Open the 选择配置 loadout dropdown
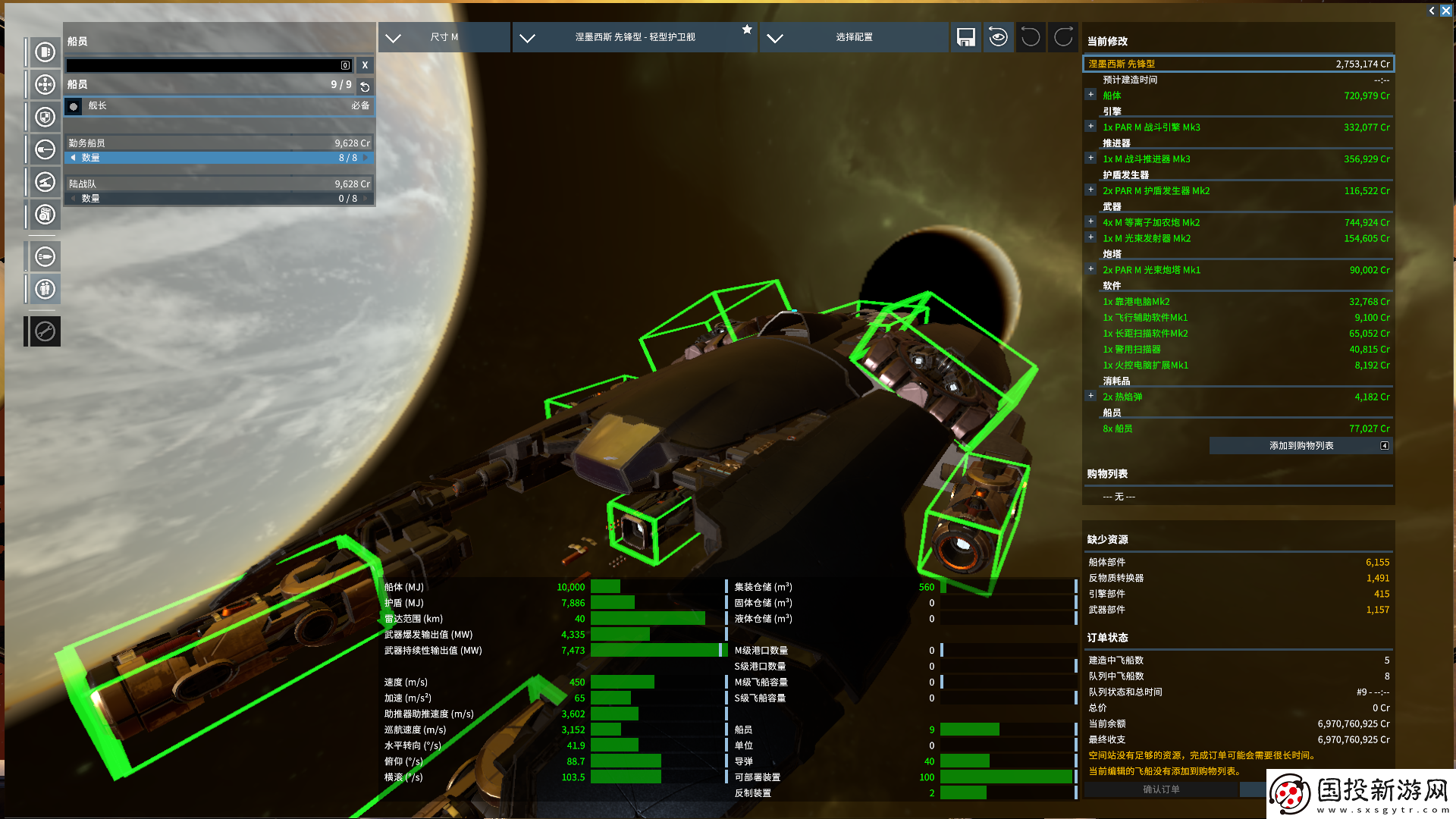 [x=853, y=37]
